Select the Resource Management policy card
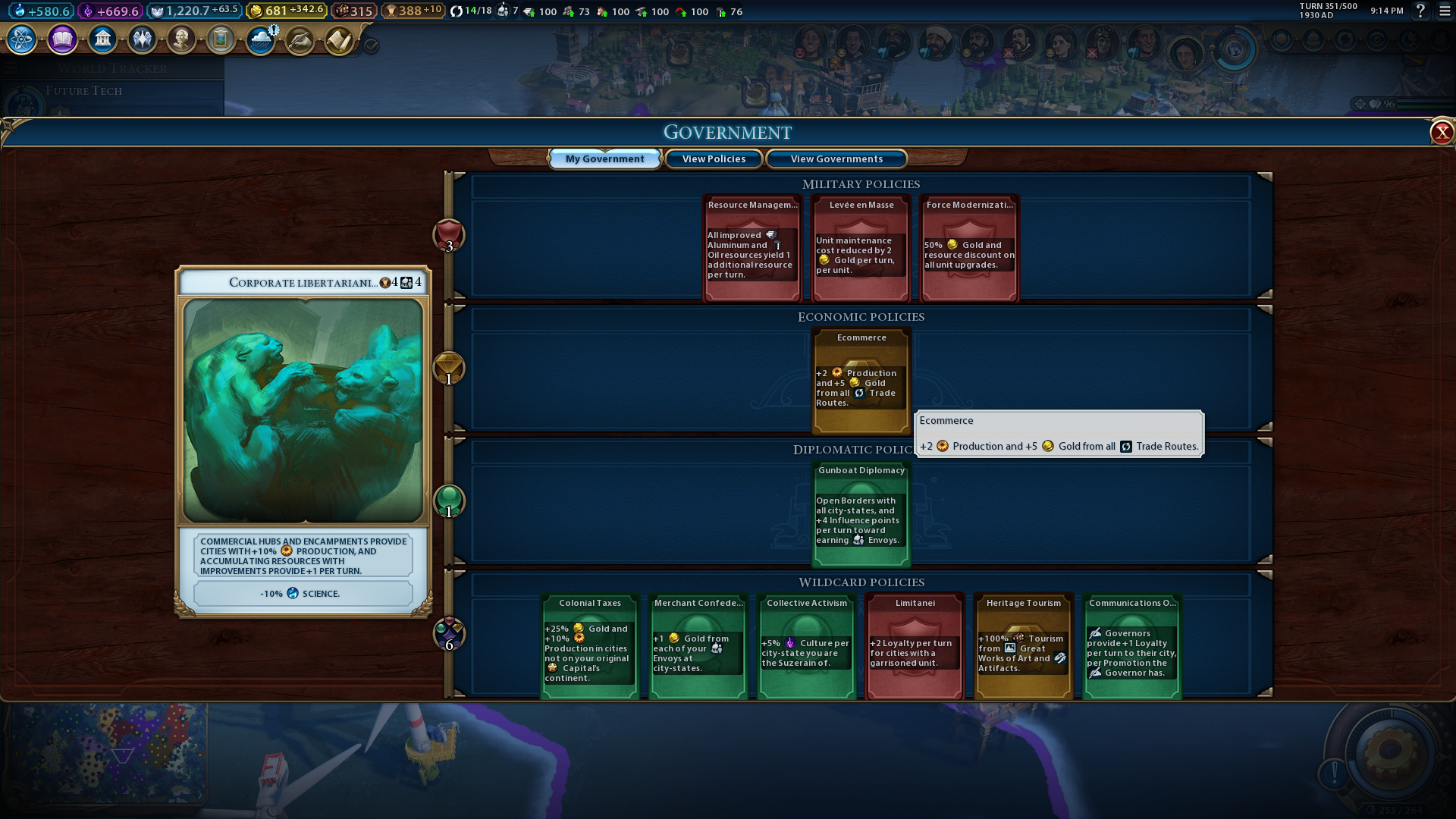 coord(752,249)
